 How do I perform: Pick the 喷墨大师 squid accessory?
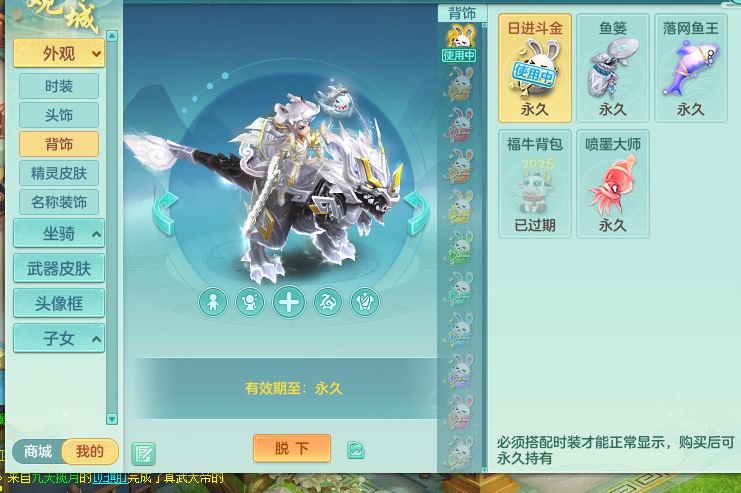[613, 184]
